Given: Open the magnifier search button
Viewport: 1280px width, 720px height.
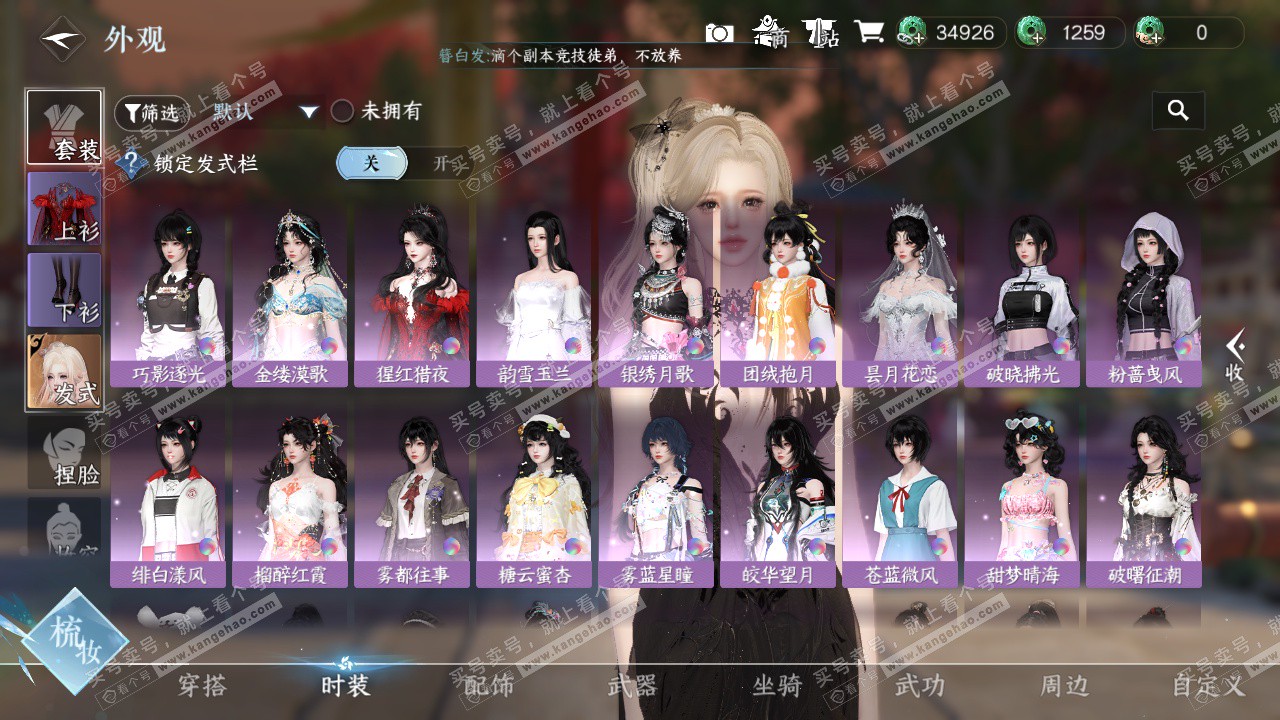Looking at the screenshot, I should (x=1178, y=111).
